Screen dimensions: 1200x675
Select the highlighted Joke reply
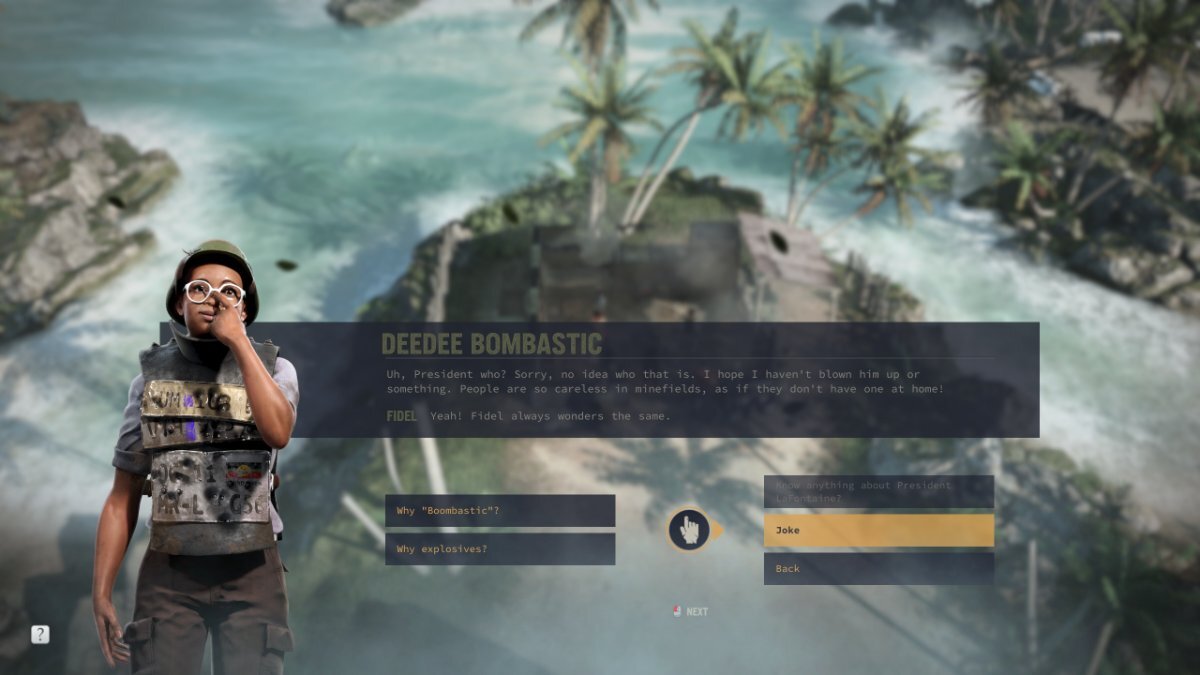click(x=878, y=530)
